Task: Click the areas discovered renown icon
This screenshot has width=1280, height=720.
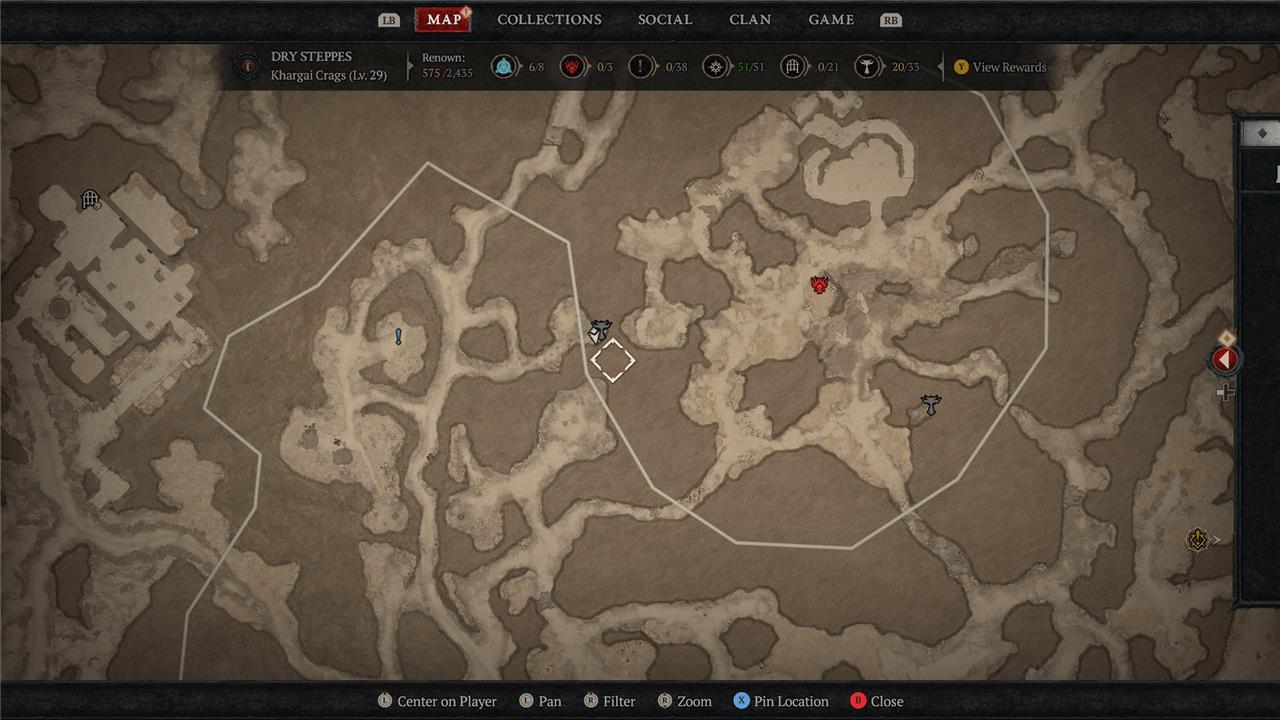Action: click(714, 67)
